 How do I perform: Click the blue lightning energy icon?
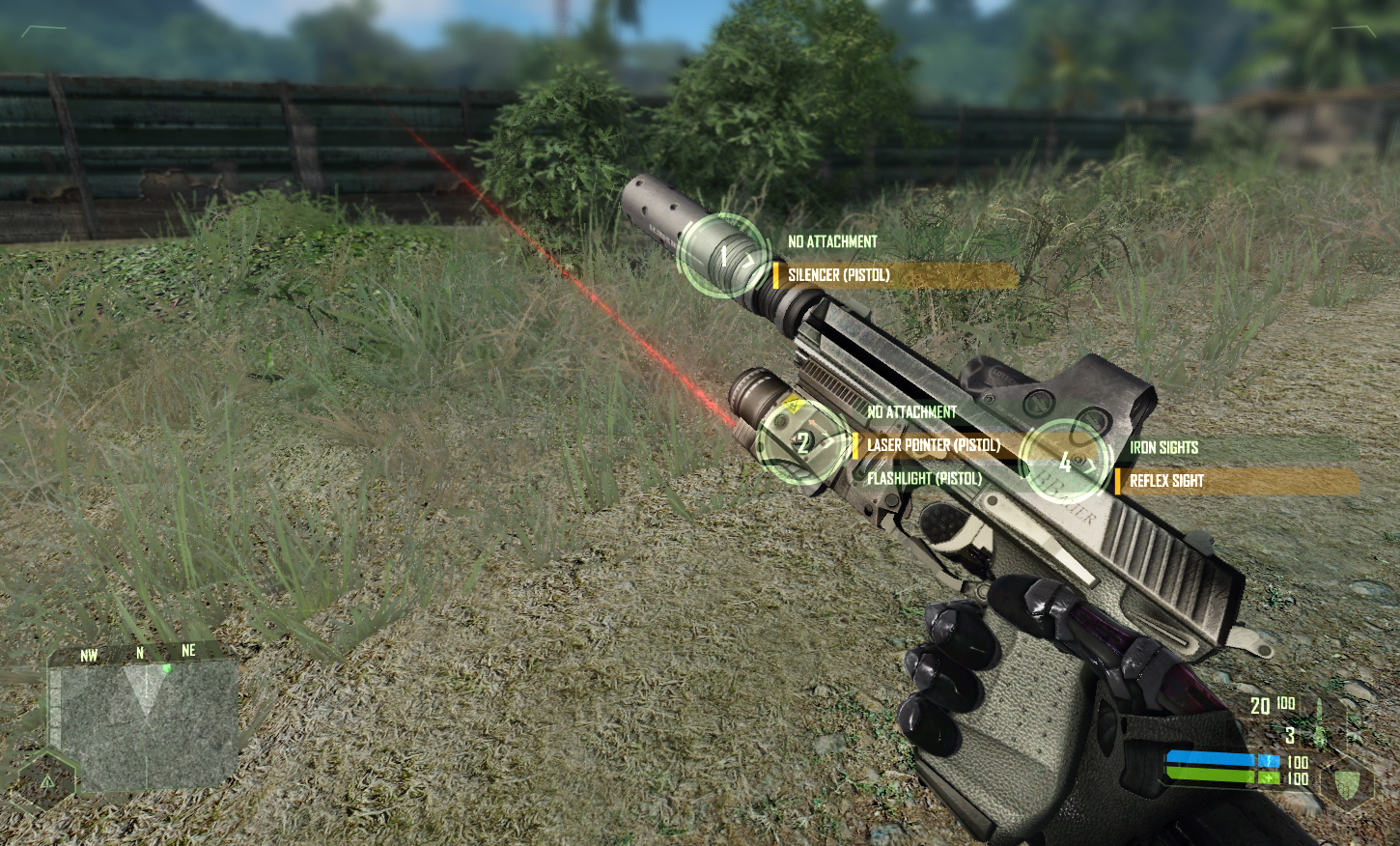1269,760
